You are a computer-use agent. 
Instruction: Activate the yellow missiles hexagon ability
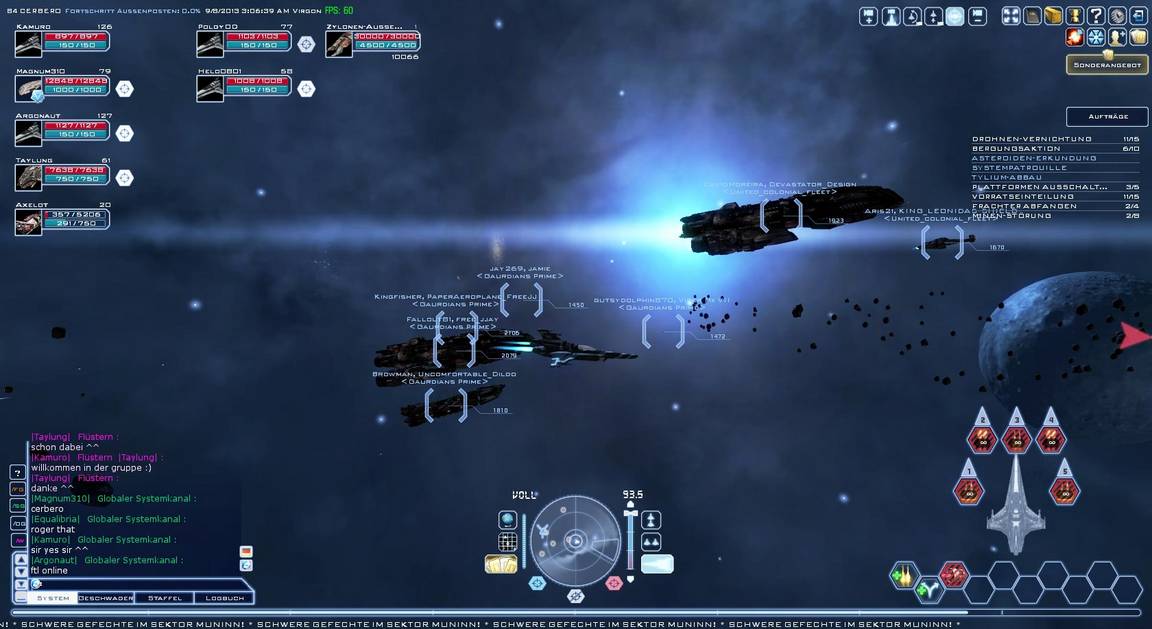904,575
